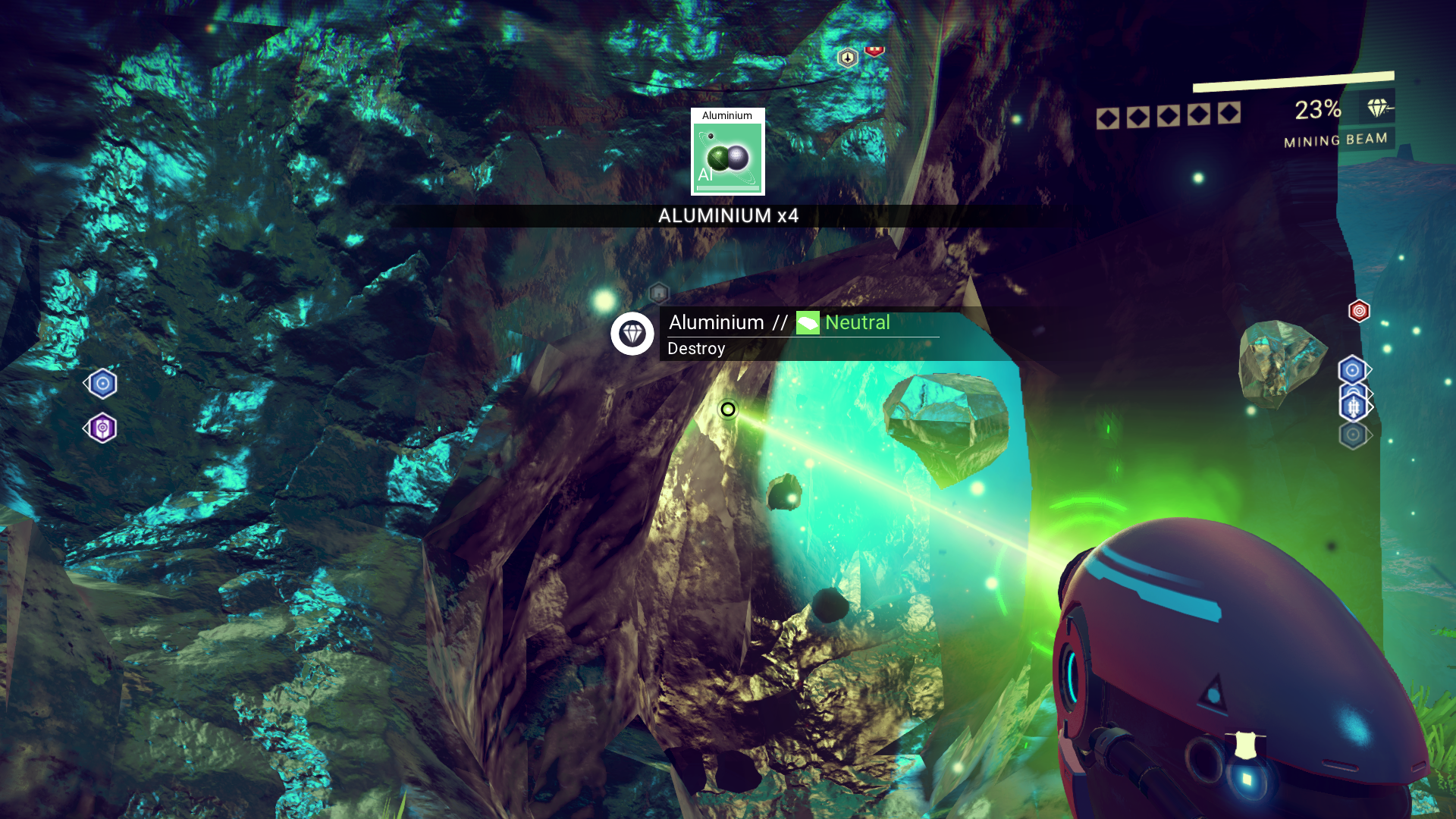Select the starship marker on the compass

(x=847, y=58)
